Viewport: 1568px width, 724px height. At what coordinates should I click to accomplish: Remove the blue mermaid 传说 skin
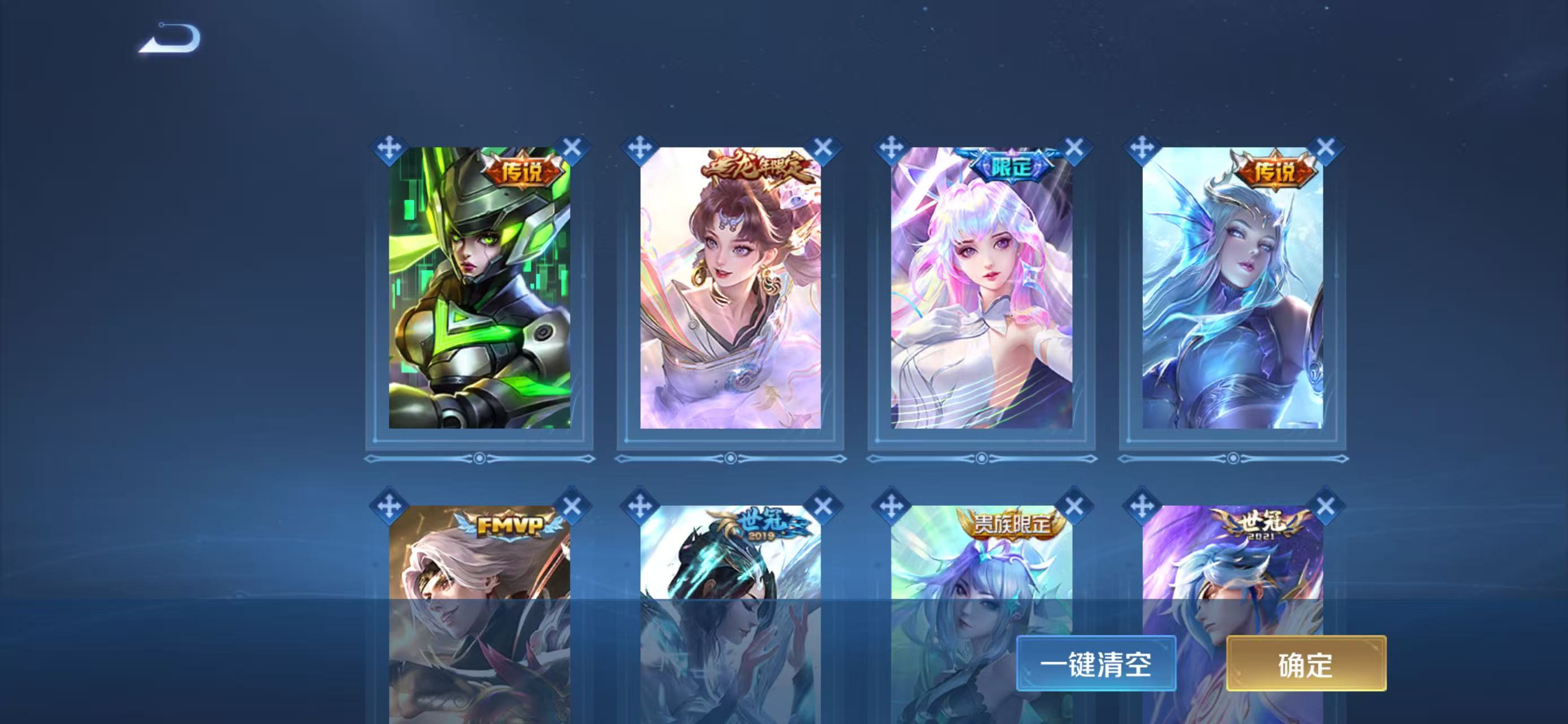tap(1325, 148)
